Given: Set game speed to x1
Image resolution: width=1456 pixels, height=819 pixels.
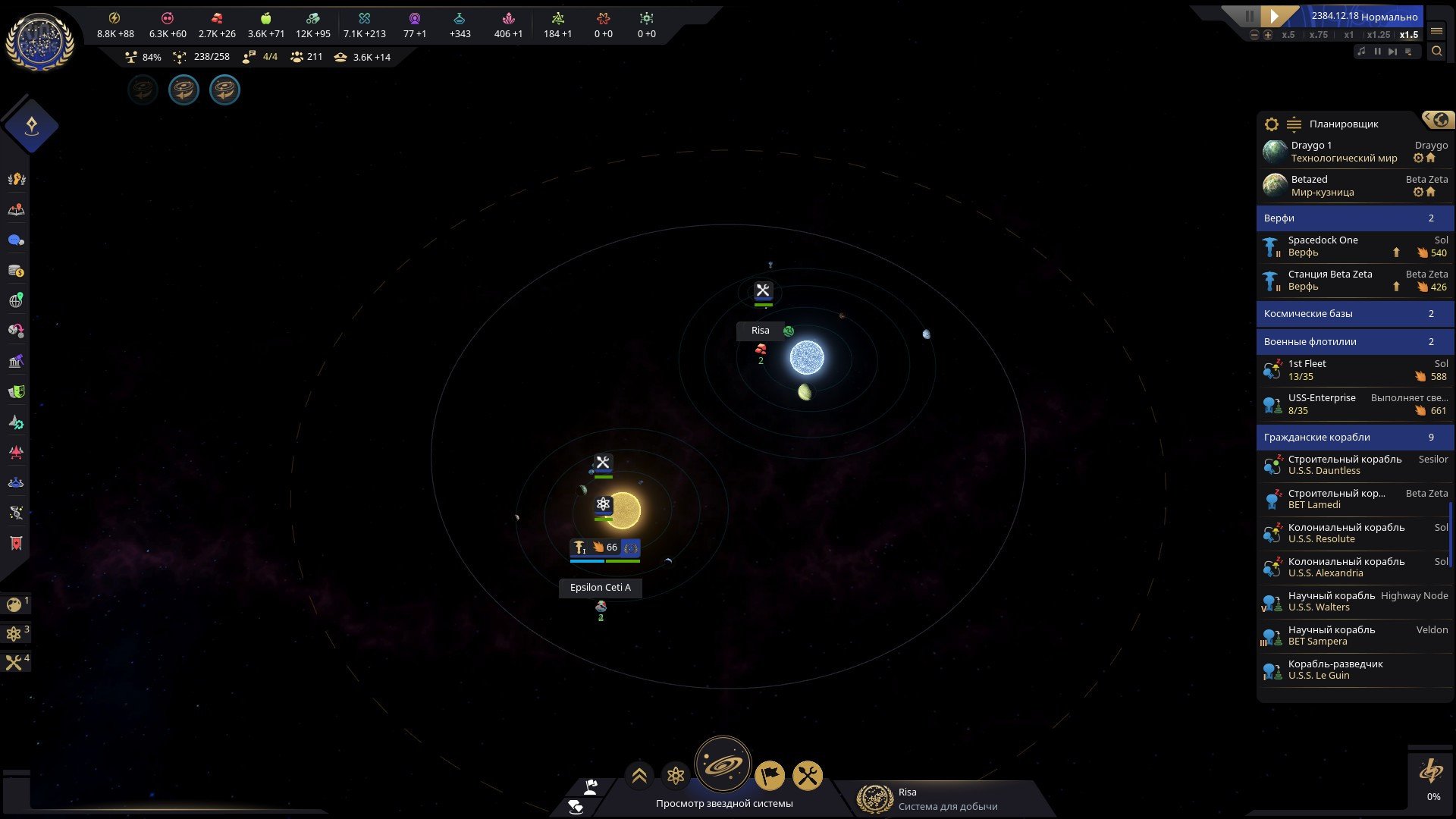Looking at the screenshot, I should (x=1348, y=35).
